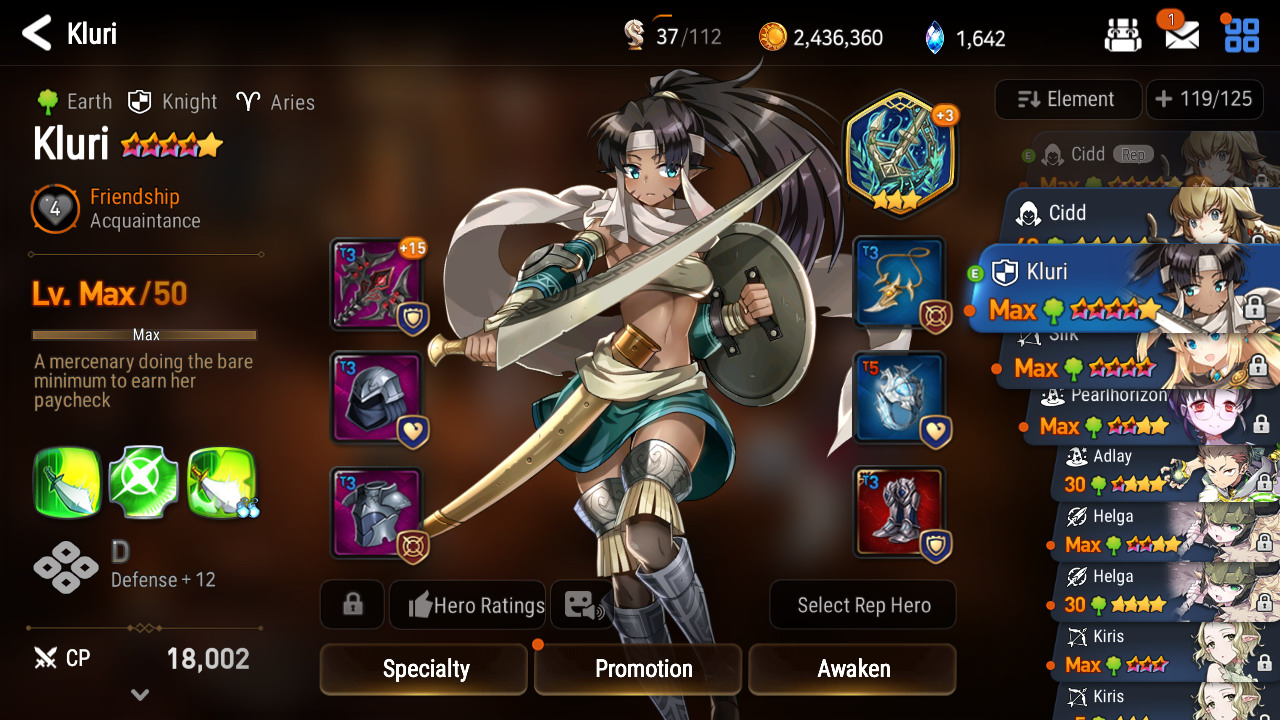Select the necklace equipment slot
This screenshot has width=1280, height=720.
(x=899, y=284)
